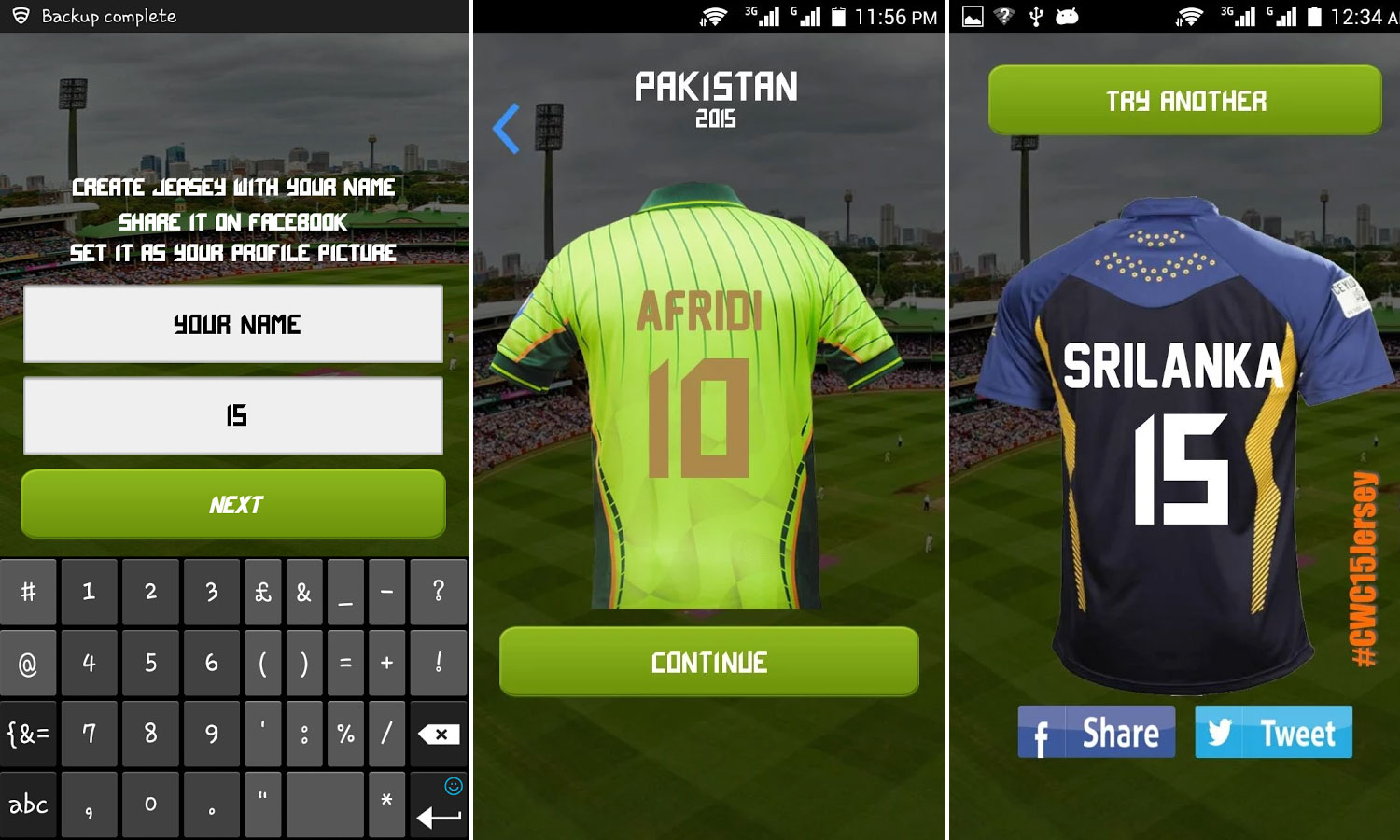Tap the Android debugging icon in the top-right status bar
Viewport: 1400px width, 840px height.
pyautogui.click(x=1067, y=15)
